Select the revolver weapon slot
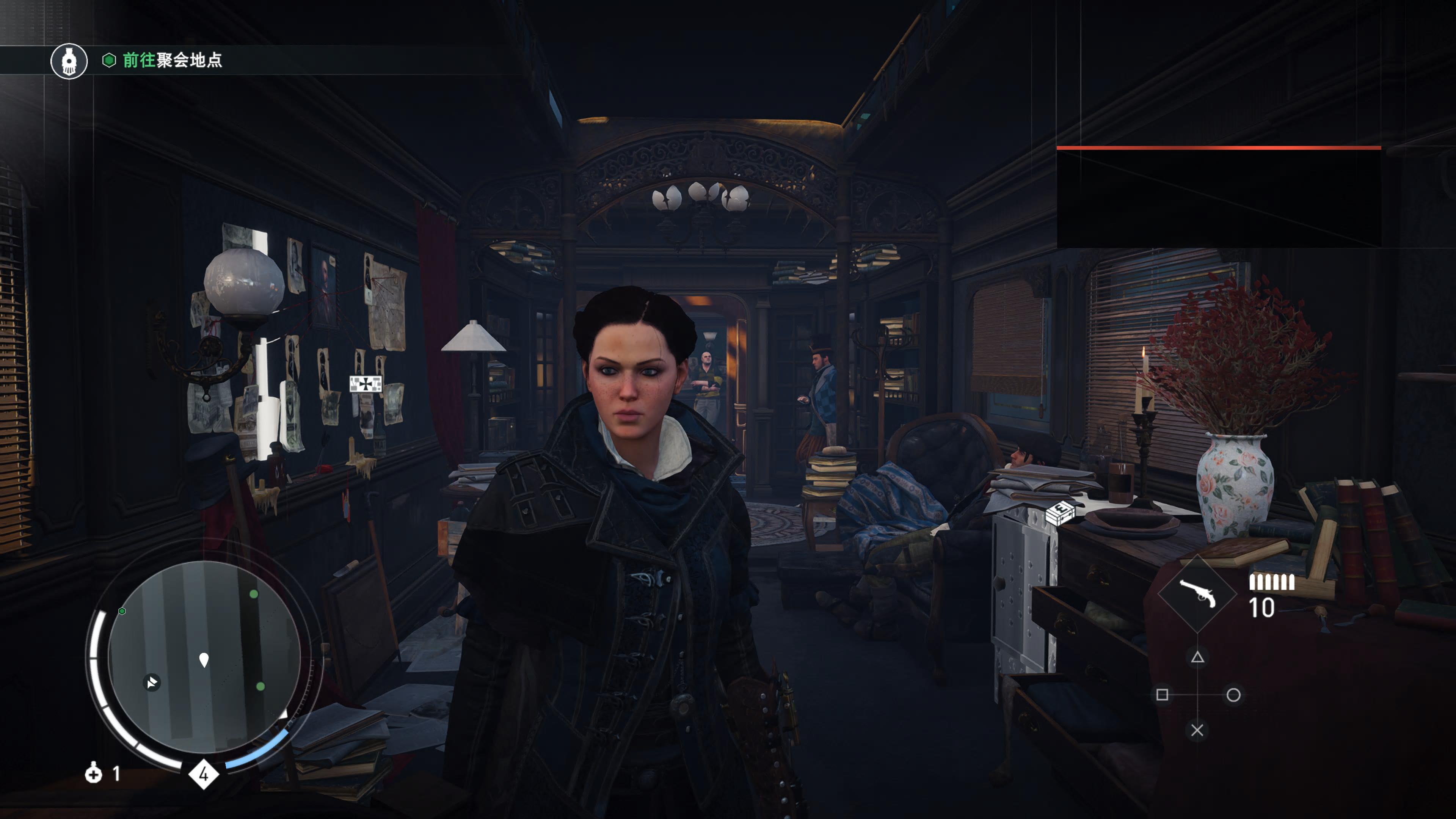Screen dimensions: 1456x819 (1197, 593)
